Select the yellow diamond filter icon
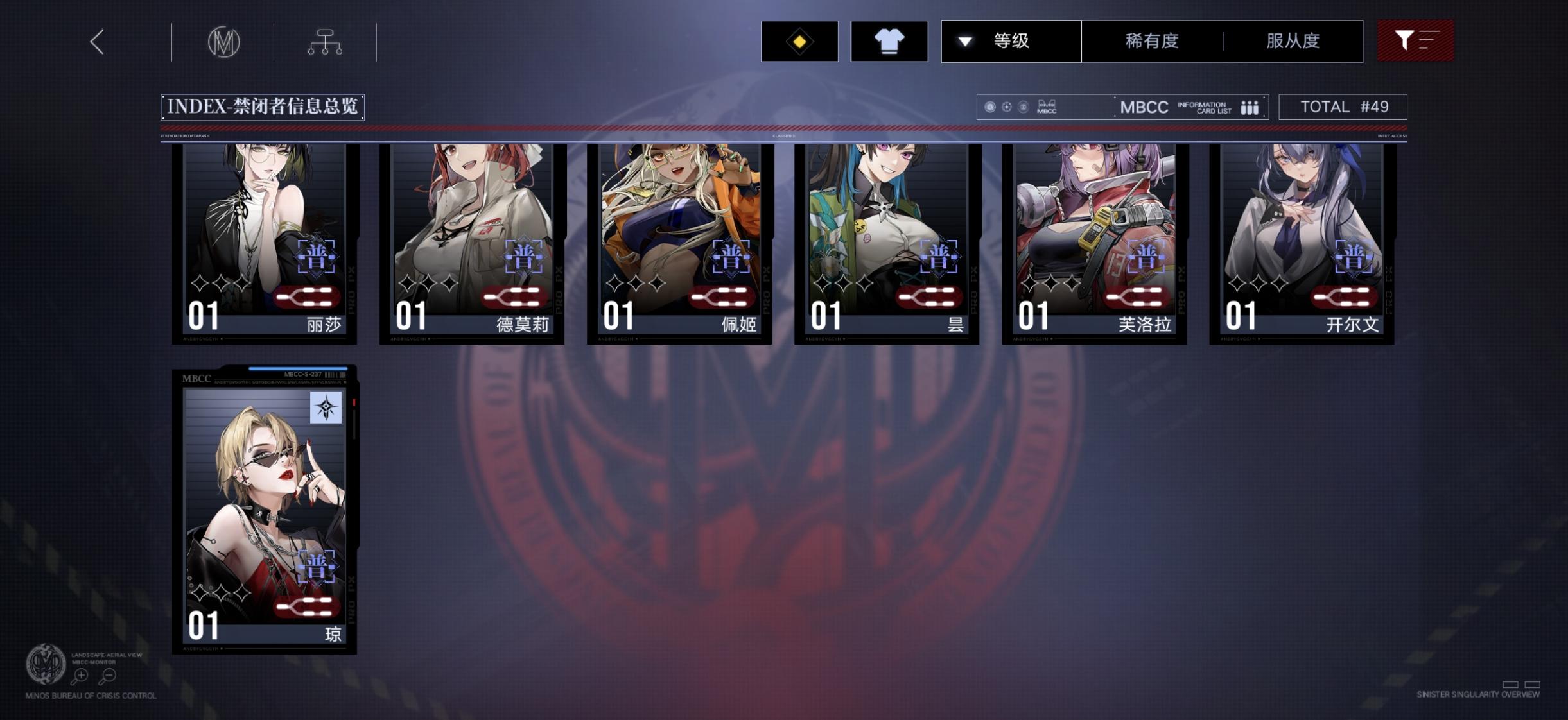Screen dimensions: 1568x720 pyautogui.click(x=799, y=40)
